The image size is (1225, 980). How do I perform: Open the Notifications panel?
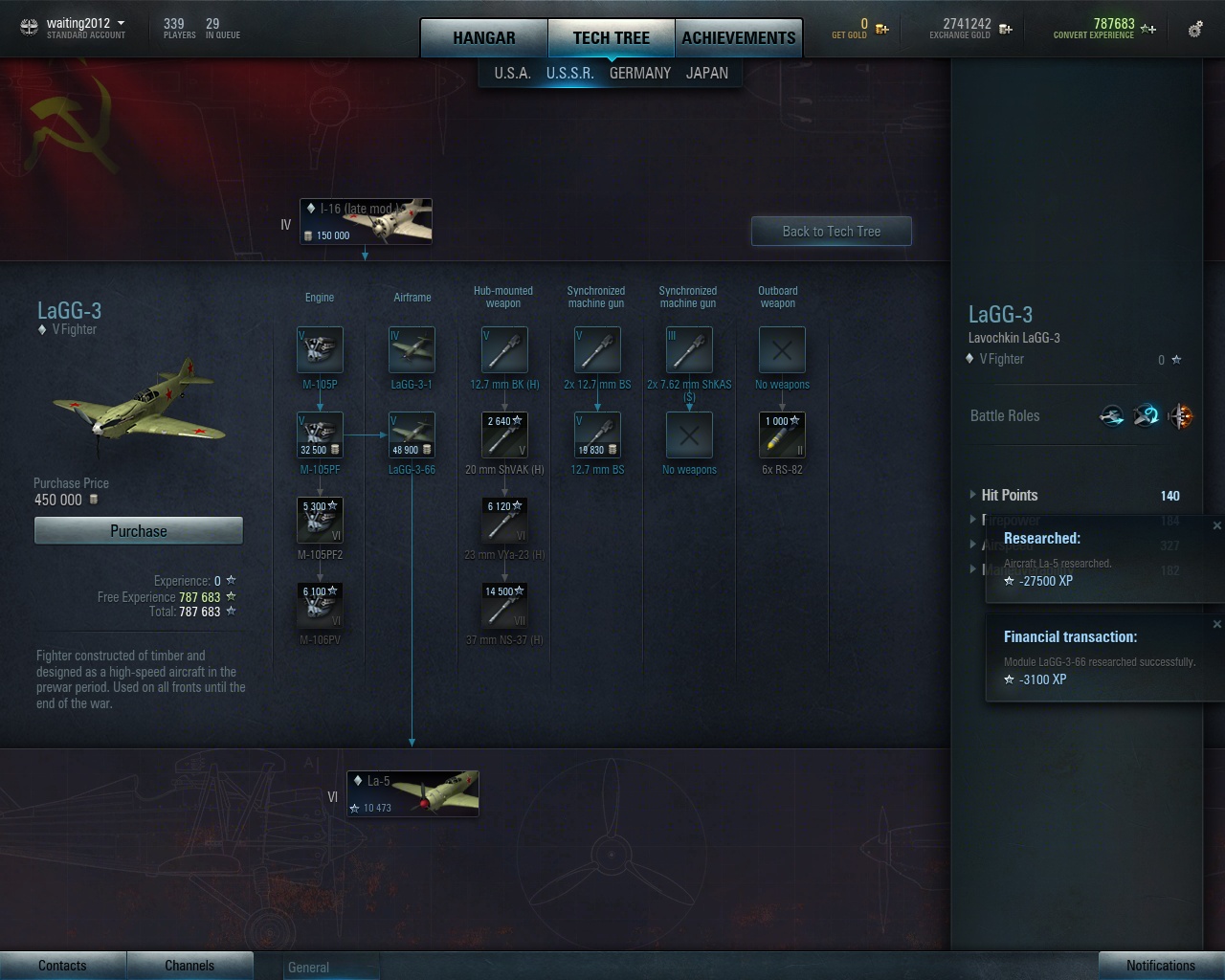[1160, 966]
